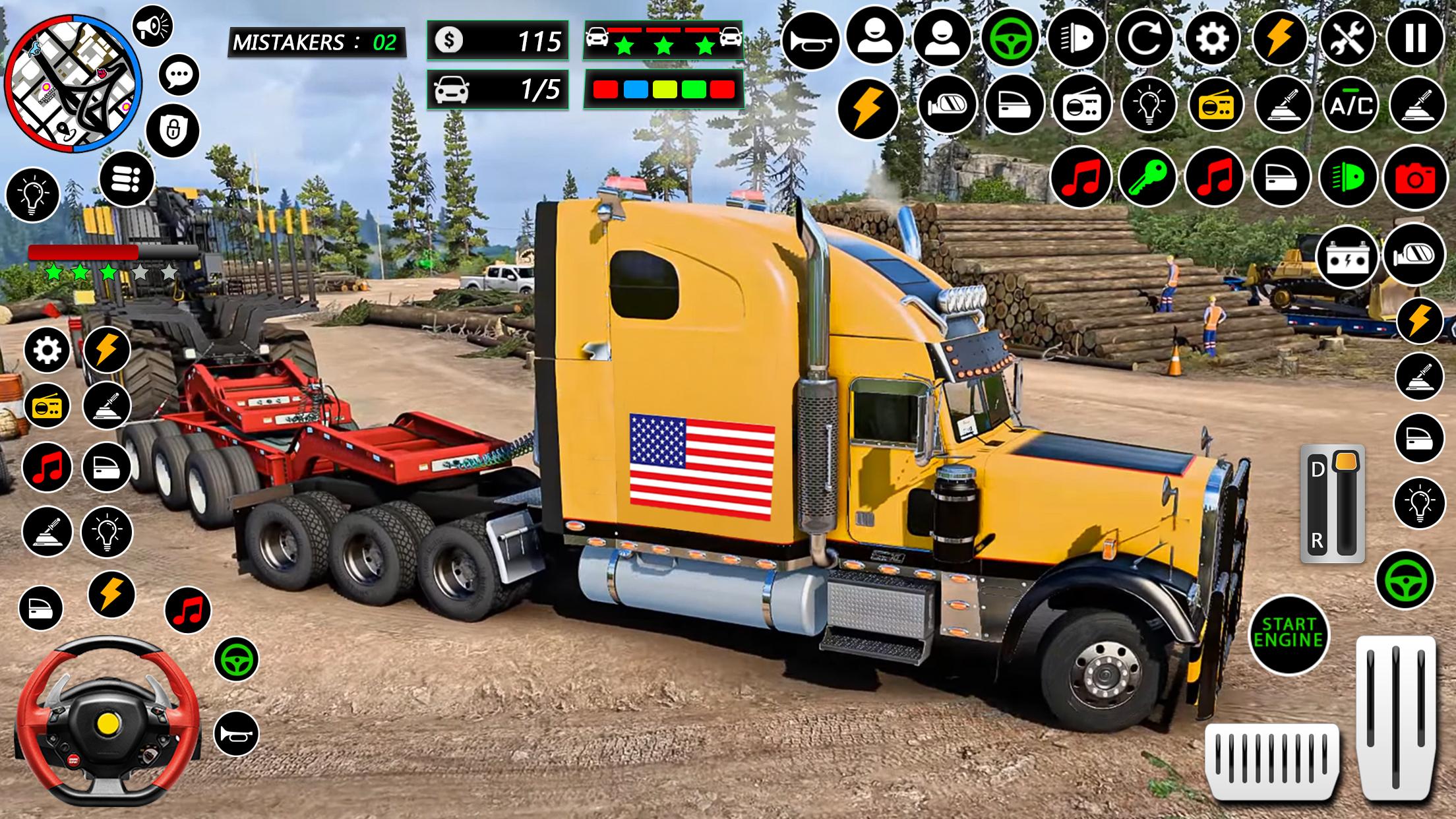This screenshot has width=1456, height=819.
Task: Click the circular arrow reset icon
Action: (1145, 38)
